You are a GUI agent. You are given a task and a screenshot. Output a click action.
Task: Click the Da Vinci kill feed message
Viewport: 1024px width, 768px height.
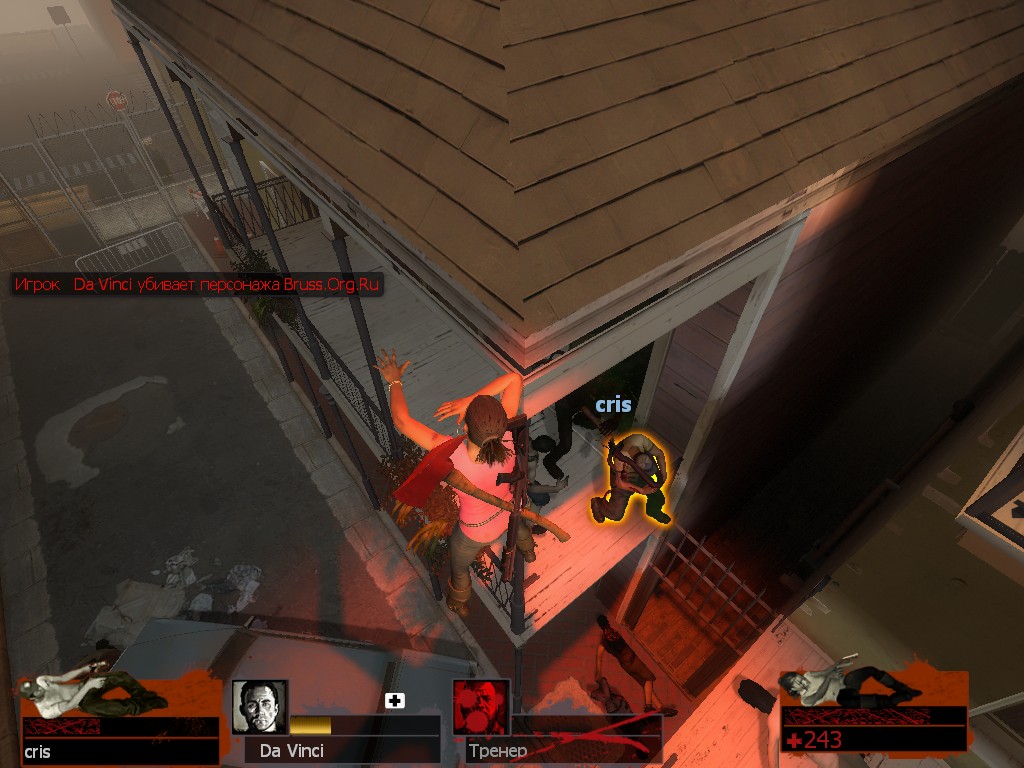pyautogui.click(x=197, y=285)
